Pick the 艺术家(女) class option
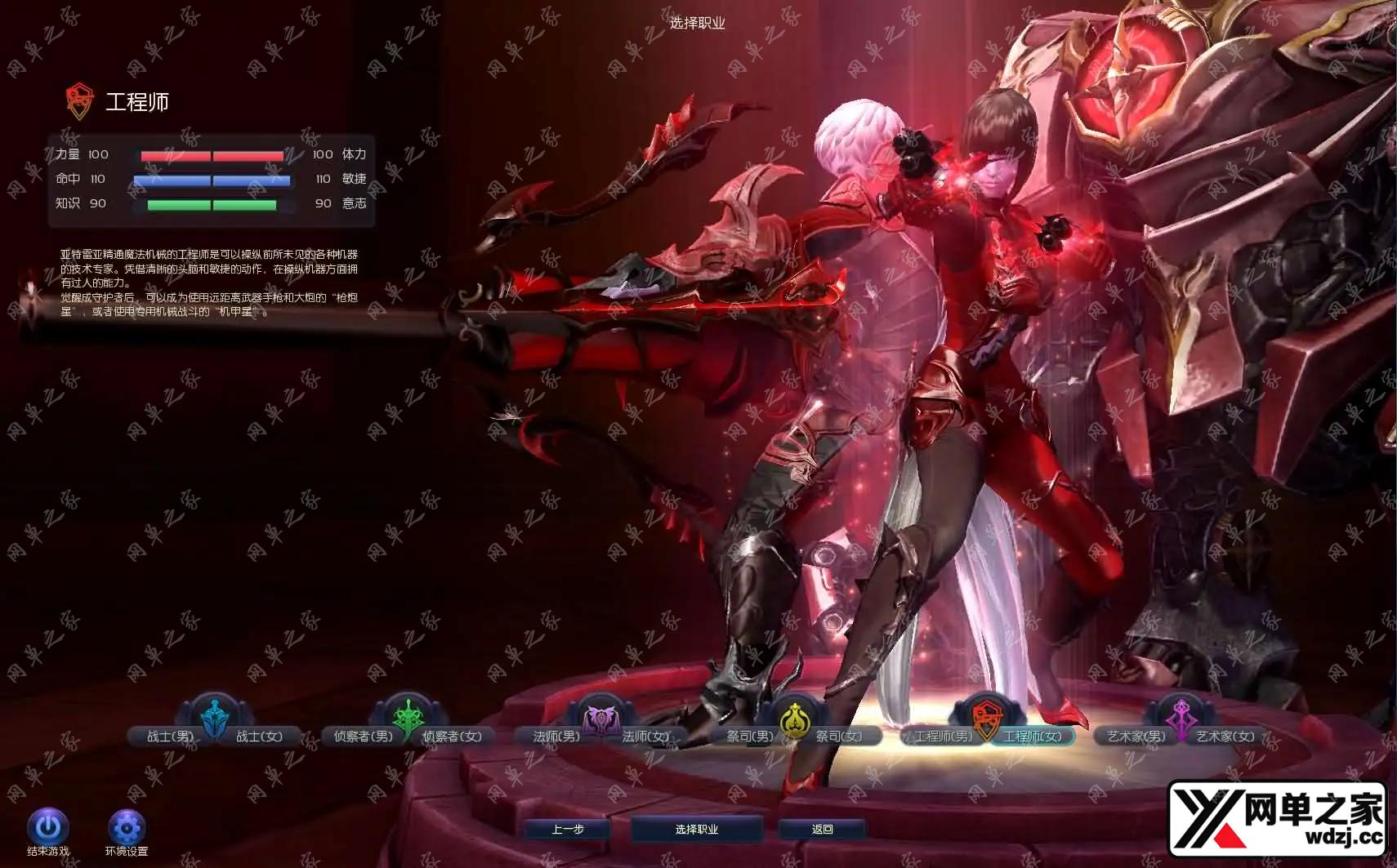 [1225, 737]
